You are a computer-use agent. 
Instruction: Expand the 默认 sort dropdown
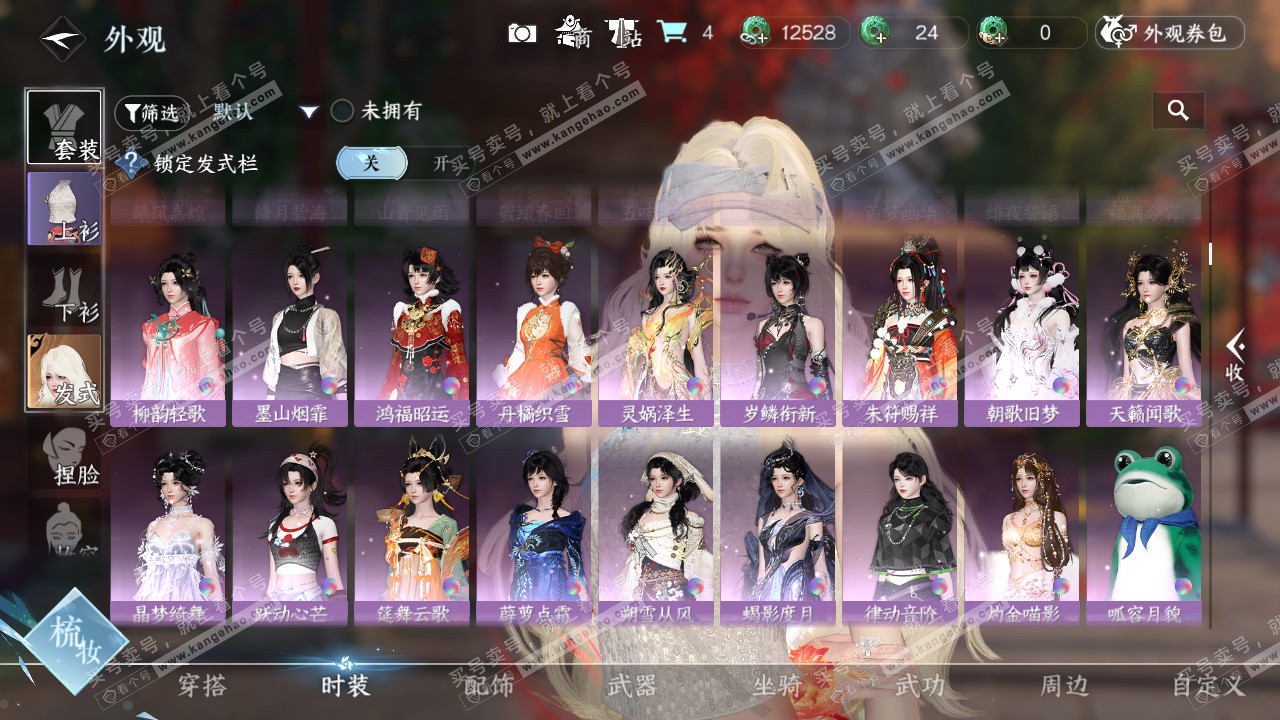[308, 112]
